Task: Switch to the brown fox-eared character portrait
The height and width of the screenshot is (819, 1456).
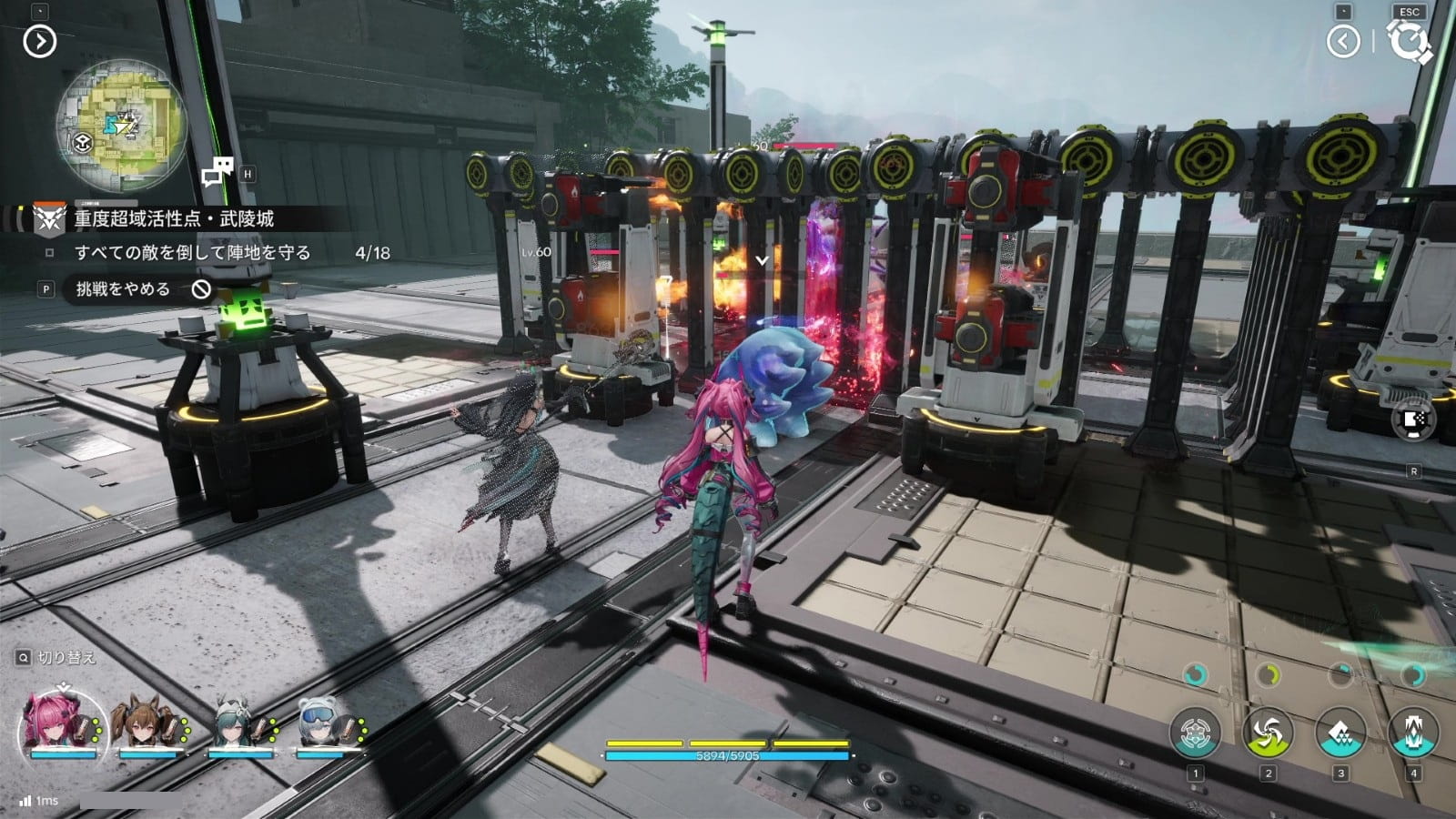Action: (147, 728)
